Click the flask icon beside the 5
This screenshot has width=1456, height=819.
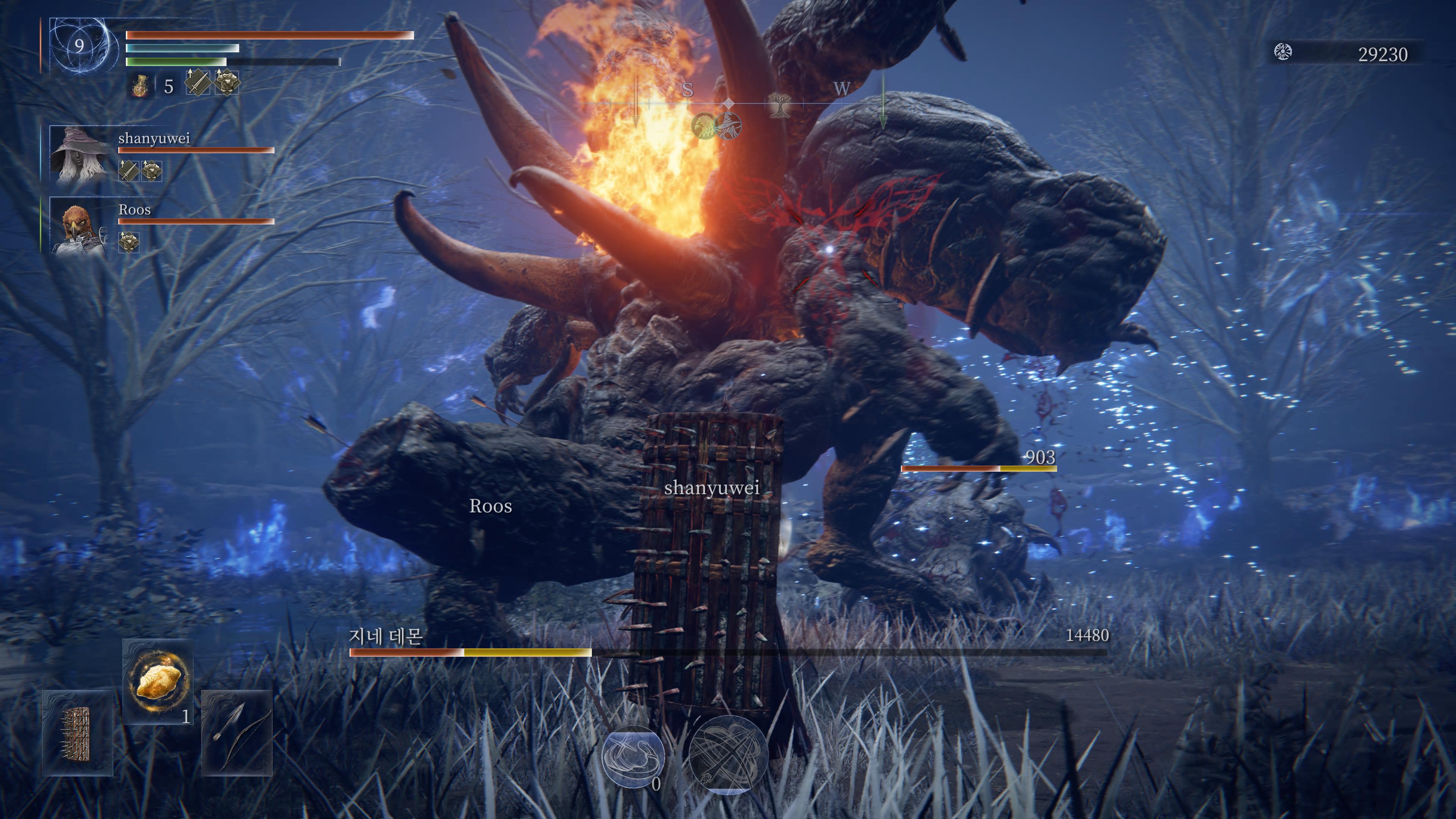(140, 86)
